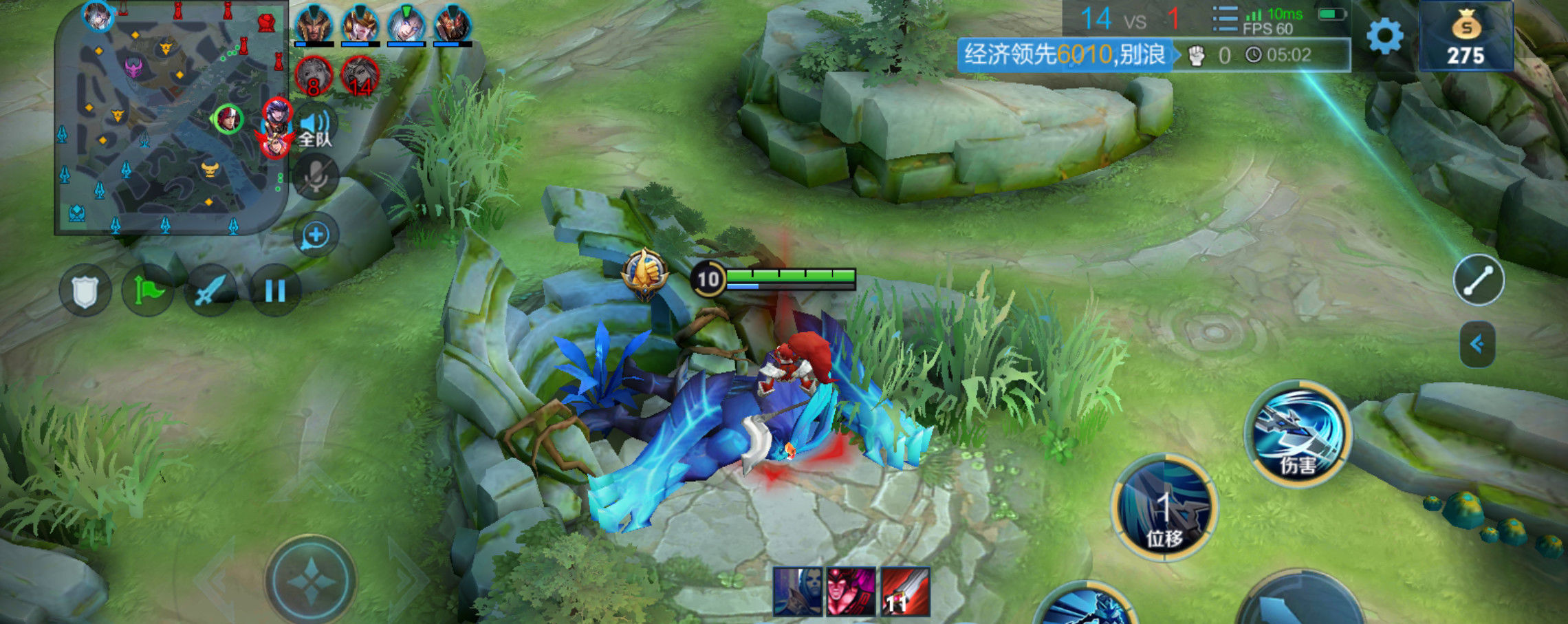Toggle the microphone button

(316, 177)
